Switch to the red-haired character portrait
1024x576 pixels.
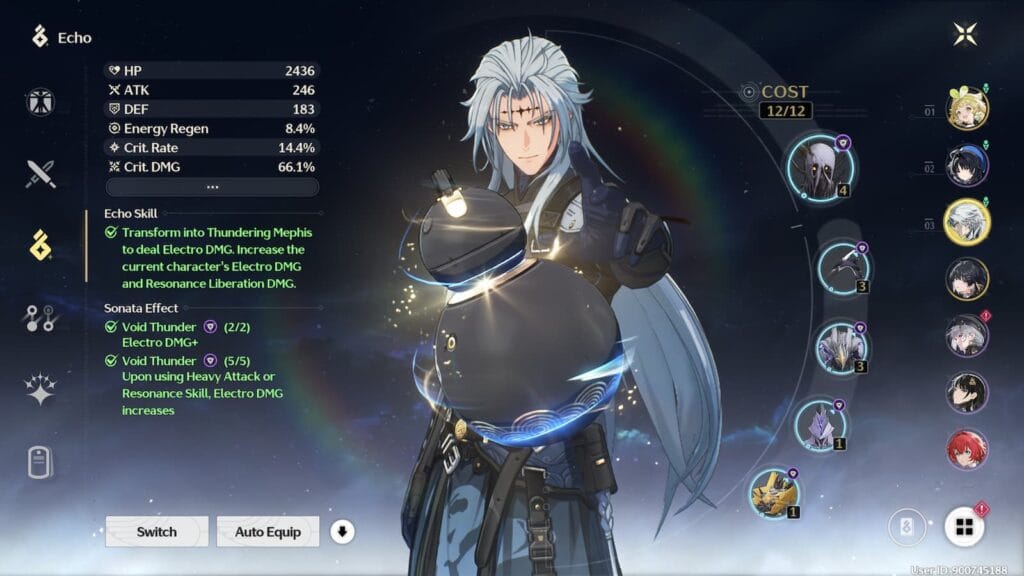967,450
